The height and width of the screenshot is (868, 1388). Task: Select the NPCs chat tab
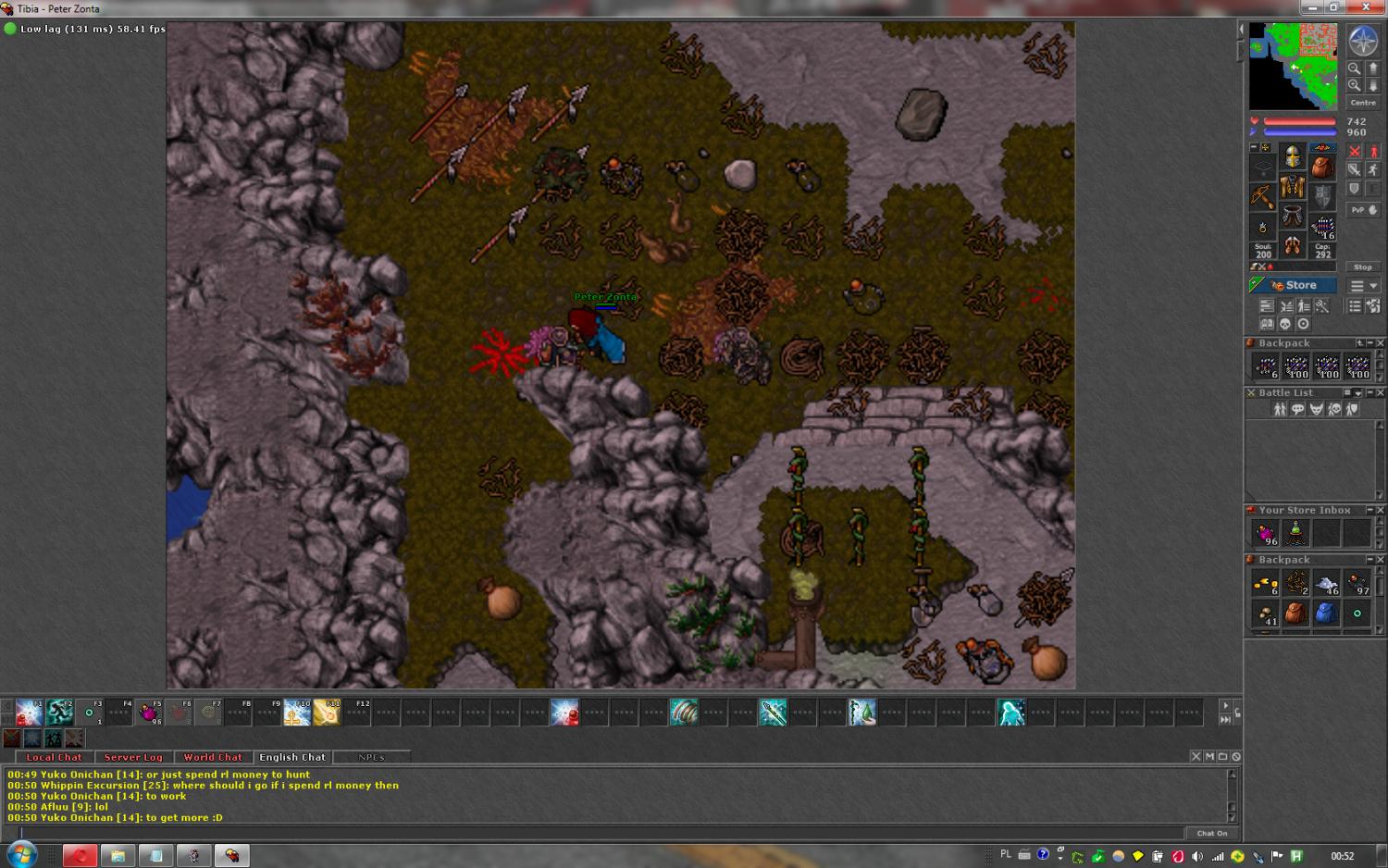[x=371, y=757]
